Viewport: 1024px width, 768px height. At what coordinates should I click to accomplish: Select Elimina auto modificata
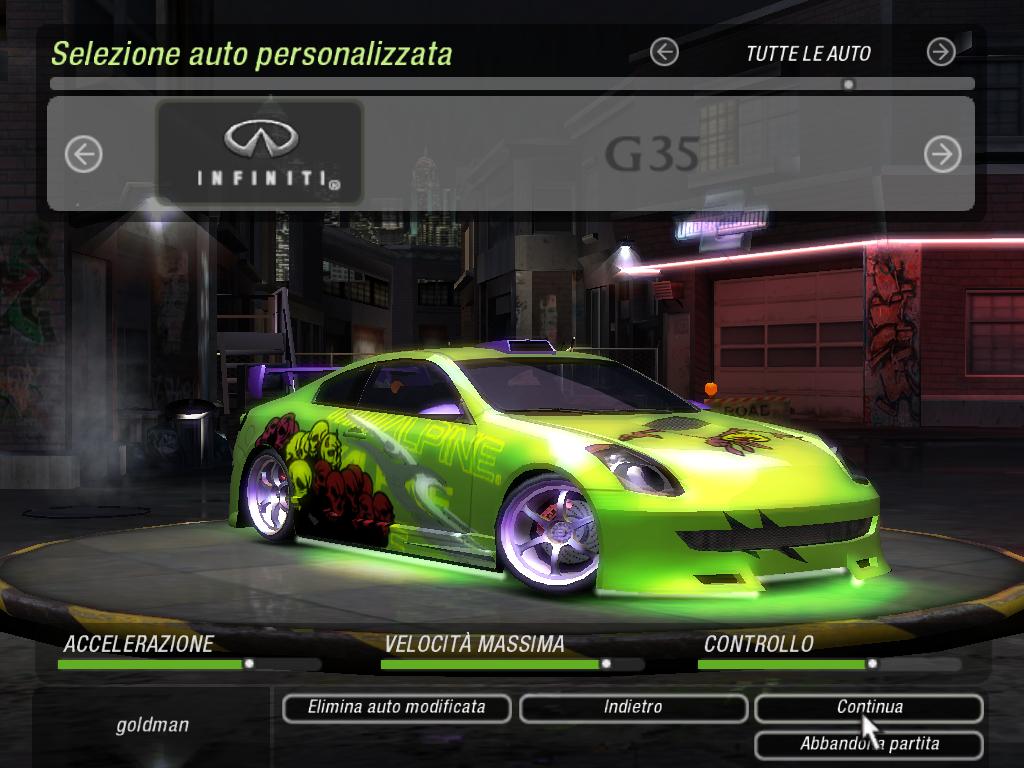tap(397, 708)
